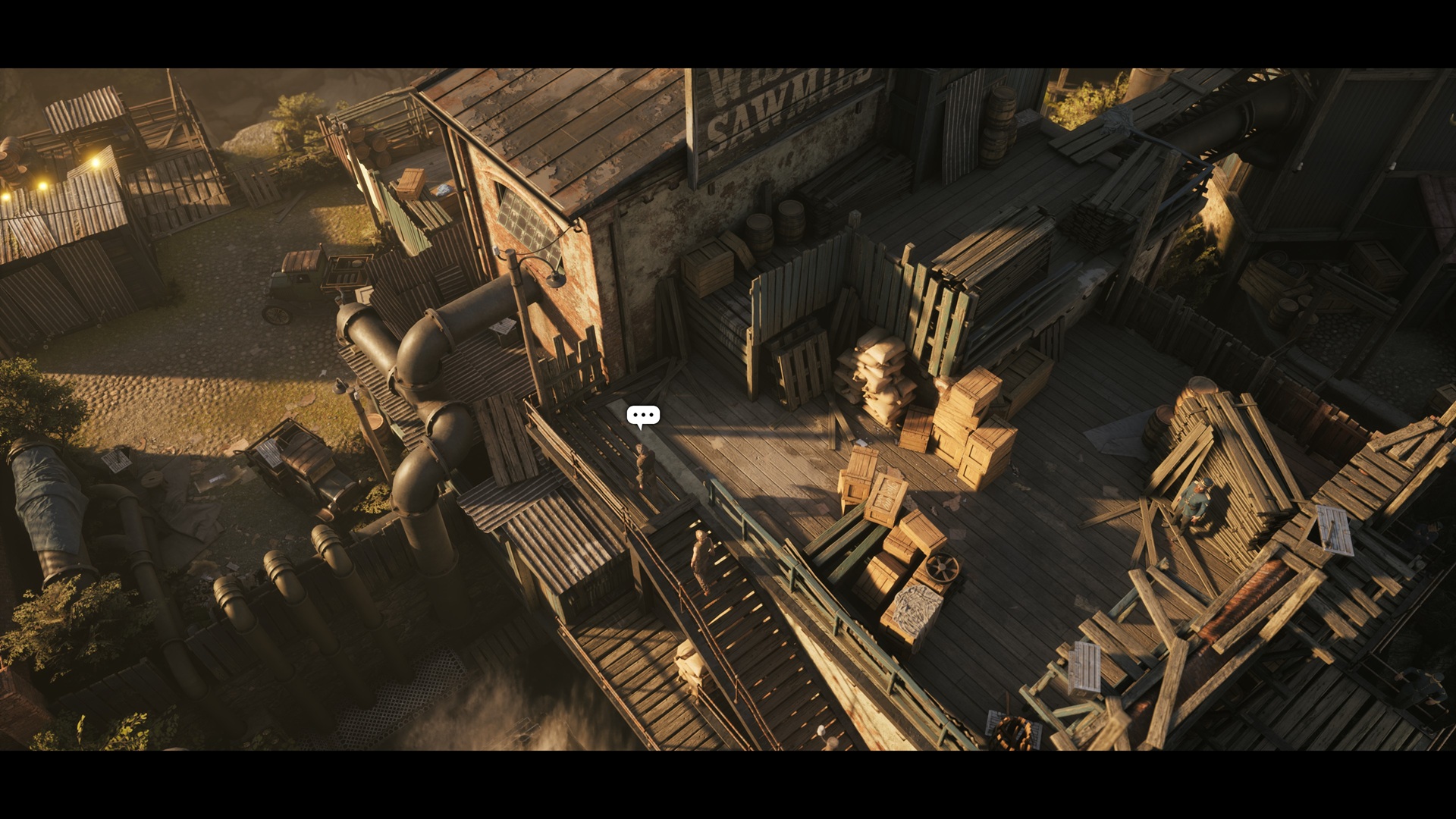Click the speech bubble icon above the character

(x=643, y=416)
